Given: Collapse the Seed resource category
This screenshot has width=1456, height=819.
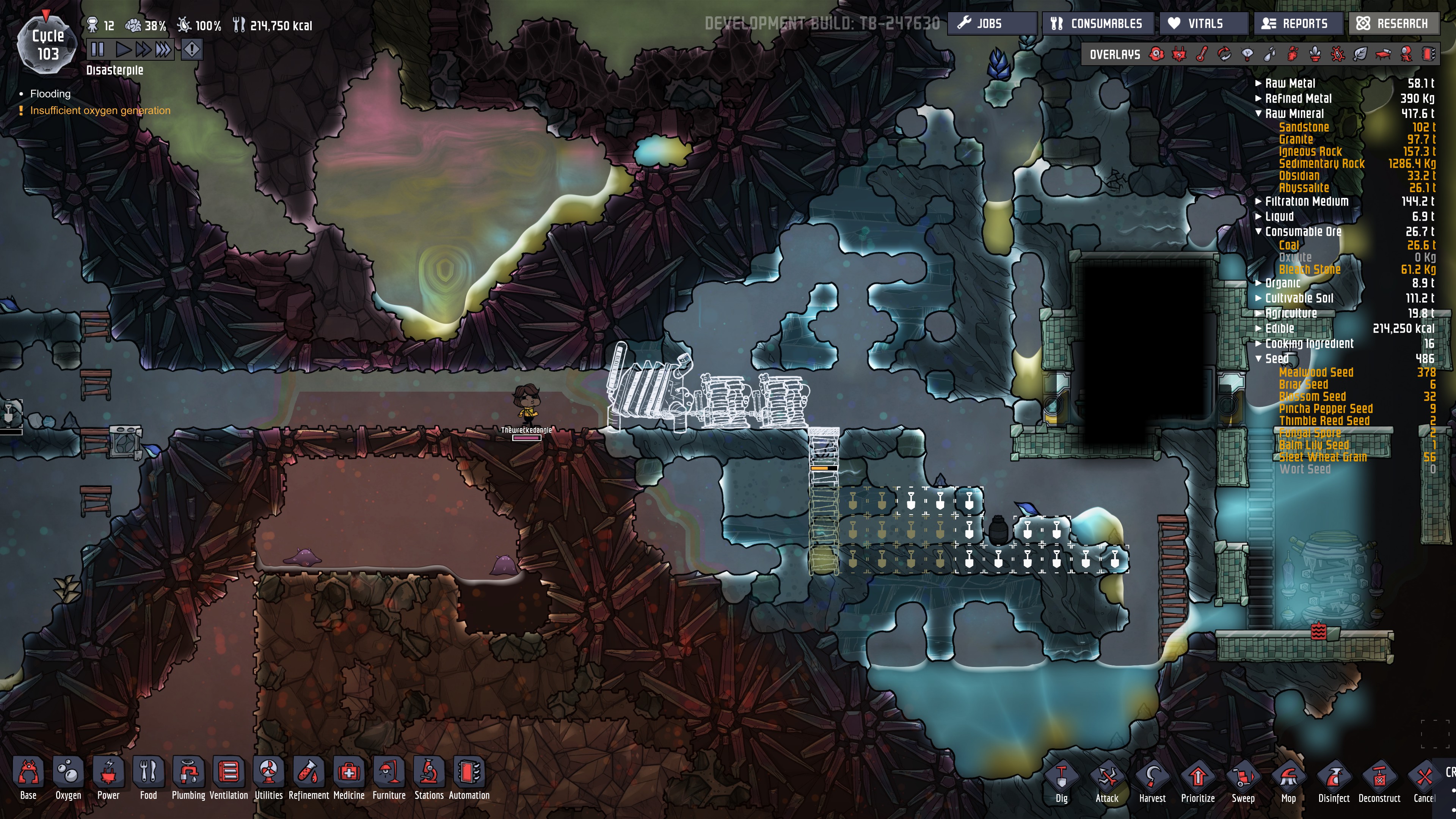Looking at the screenshot, I should click(1258, 359).
